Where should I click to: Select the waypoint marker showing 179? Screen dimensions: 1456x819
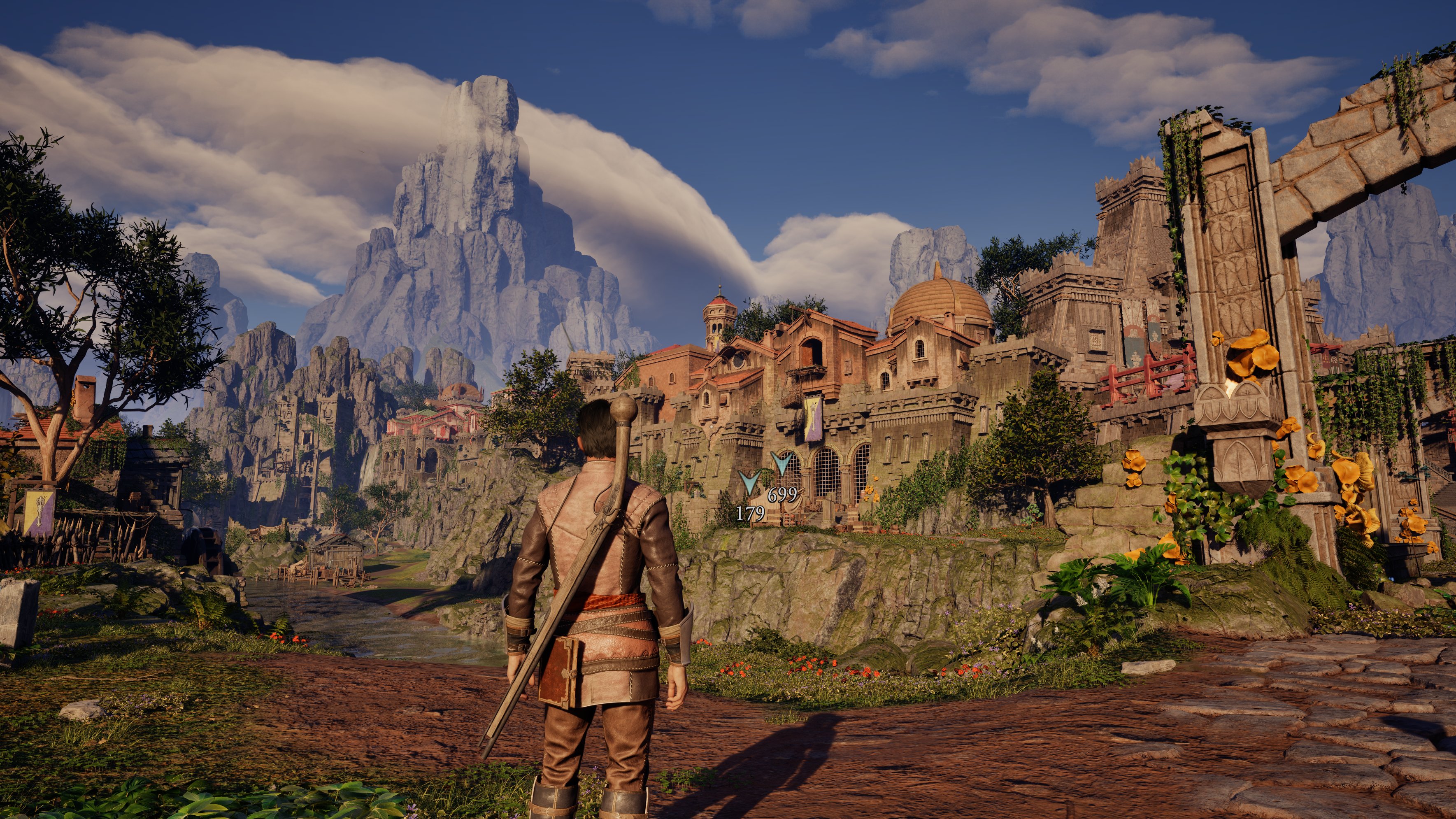(x=749, y=483)
